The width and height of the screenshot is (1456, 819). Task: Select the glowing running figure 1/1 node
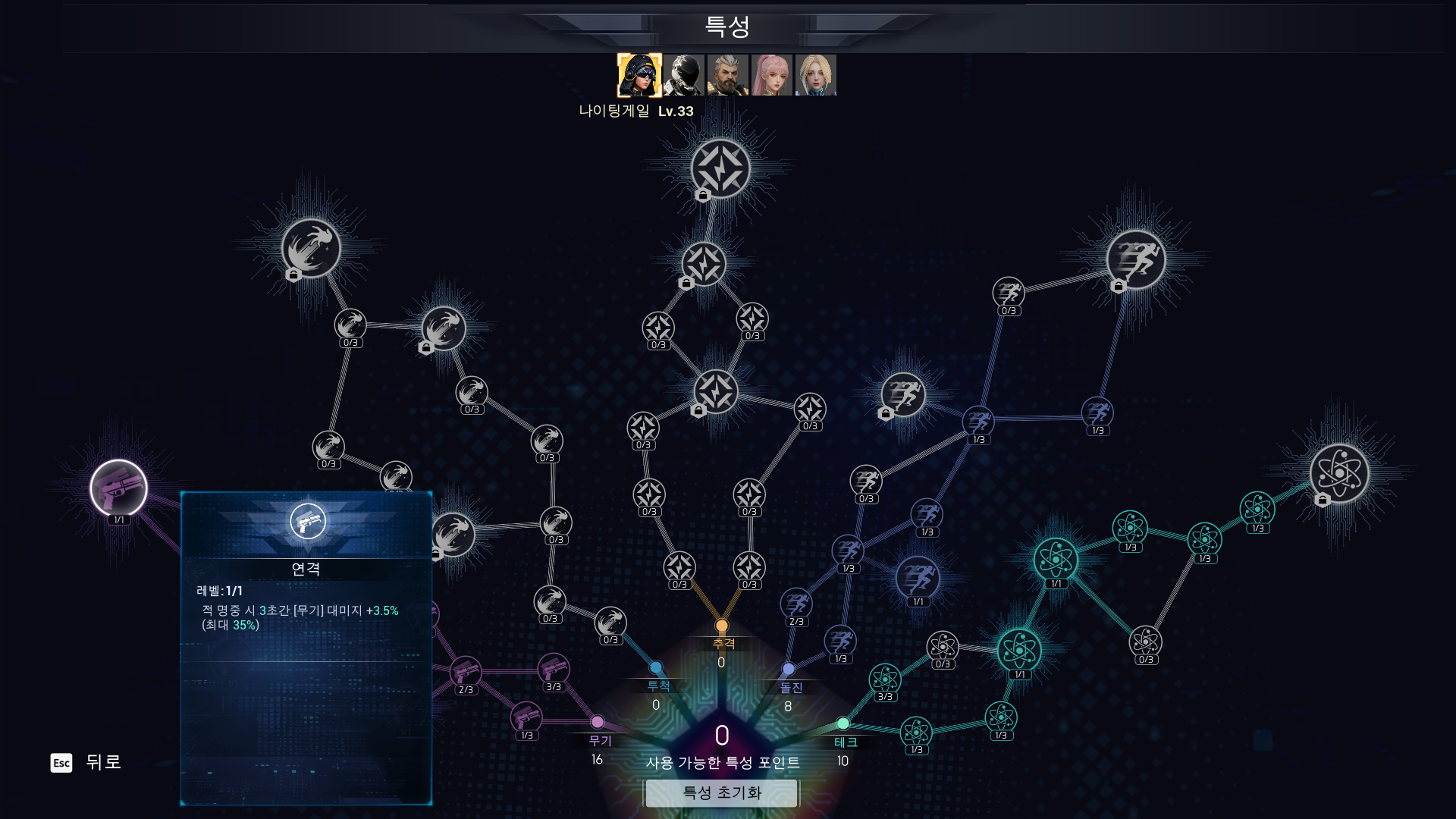918,579
